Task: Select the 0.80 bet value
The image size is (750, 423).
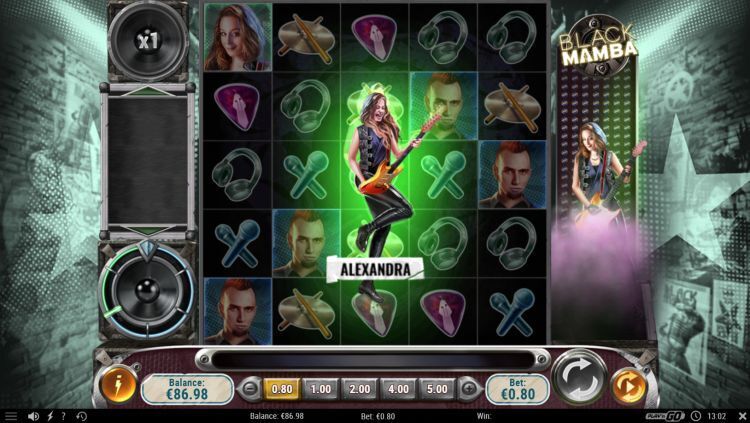Action: (280, 388)
